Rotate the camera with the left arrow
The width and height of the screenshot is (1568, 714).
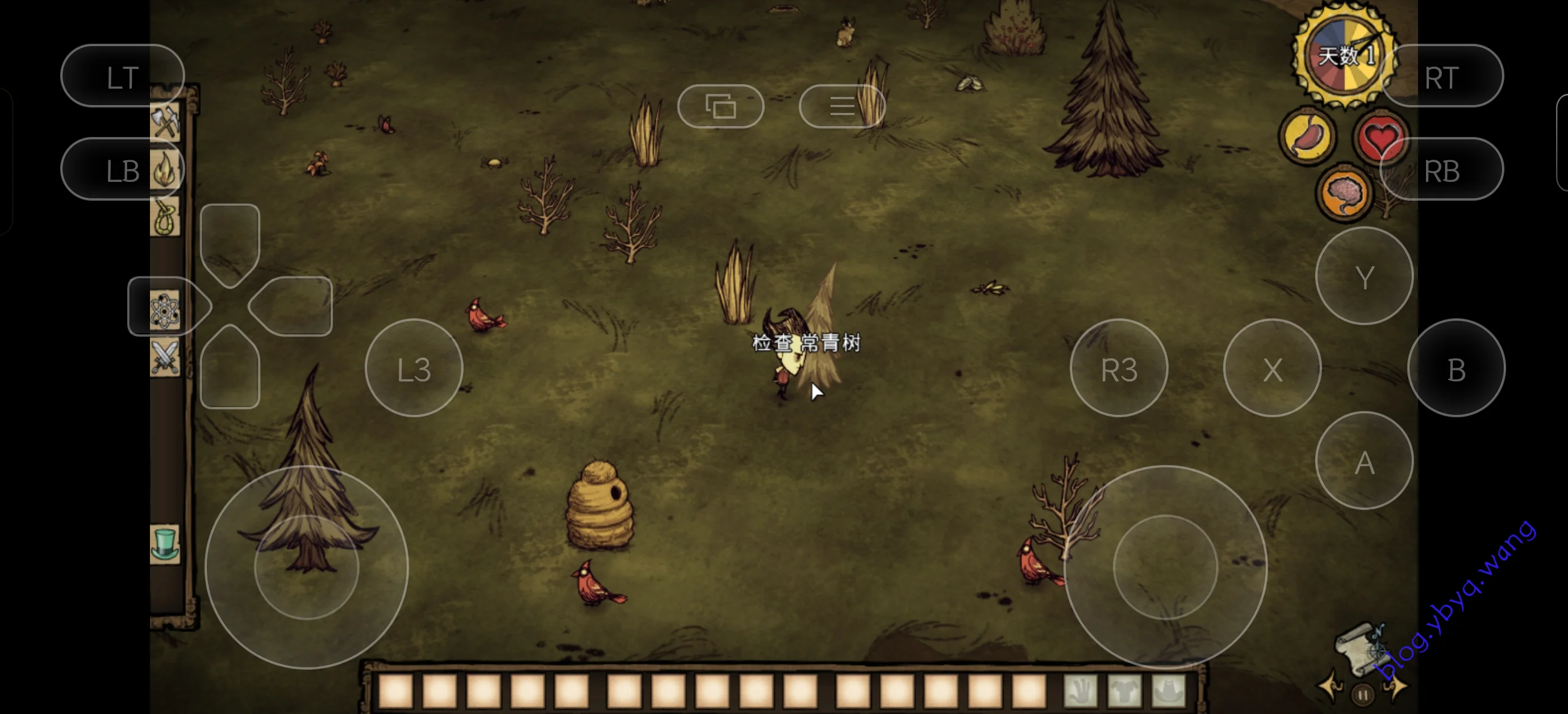[x=1331, y=686]
